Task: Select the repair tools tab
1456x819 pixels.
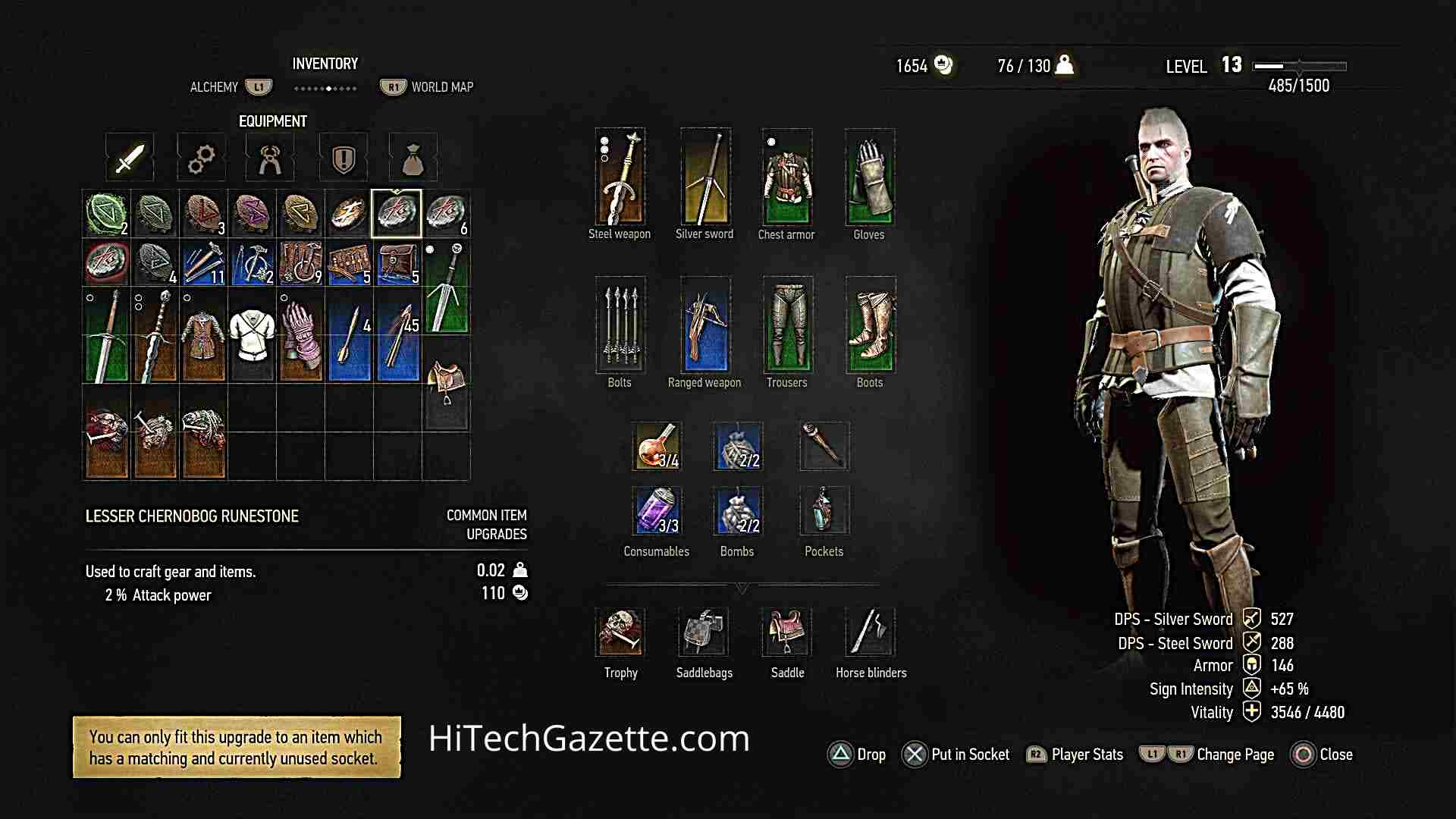Action: pyautogui.click(x=271, y=157)
